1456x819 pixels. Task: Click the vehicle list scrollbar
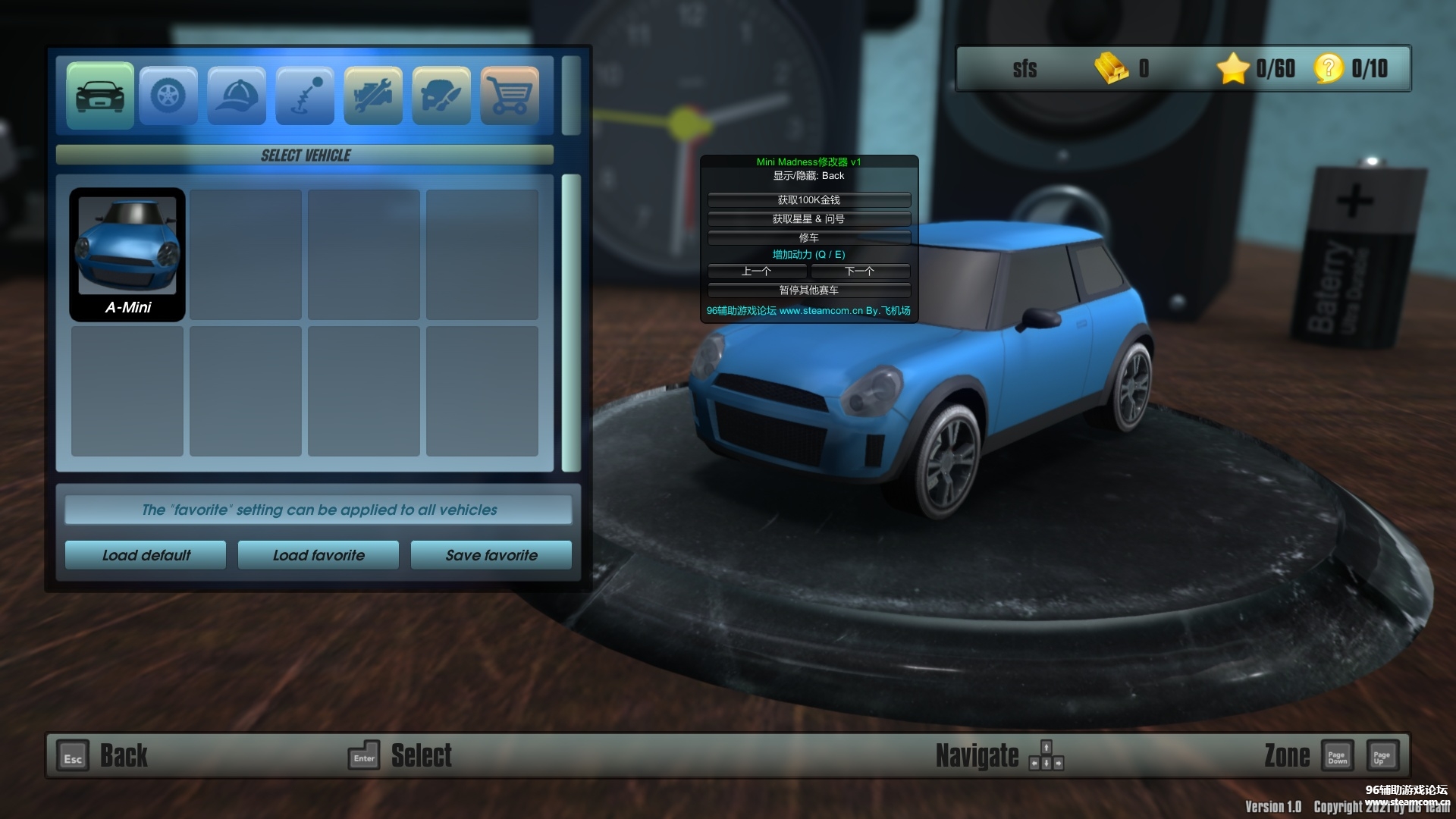click(x=571, y=322)
